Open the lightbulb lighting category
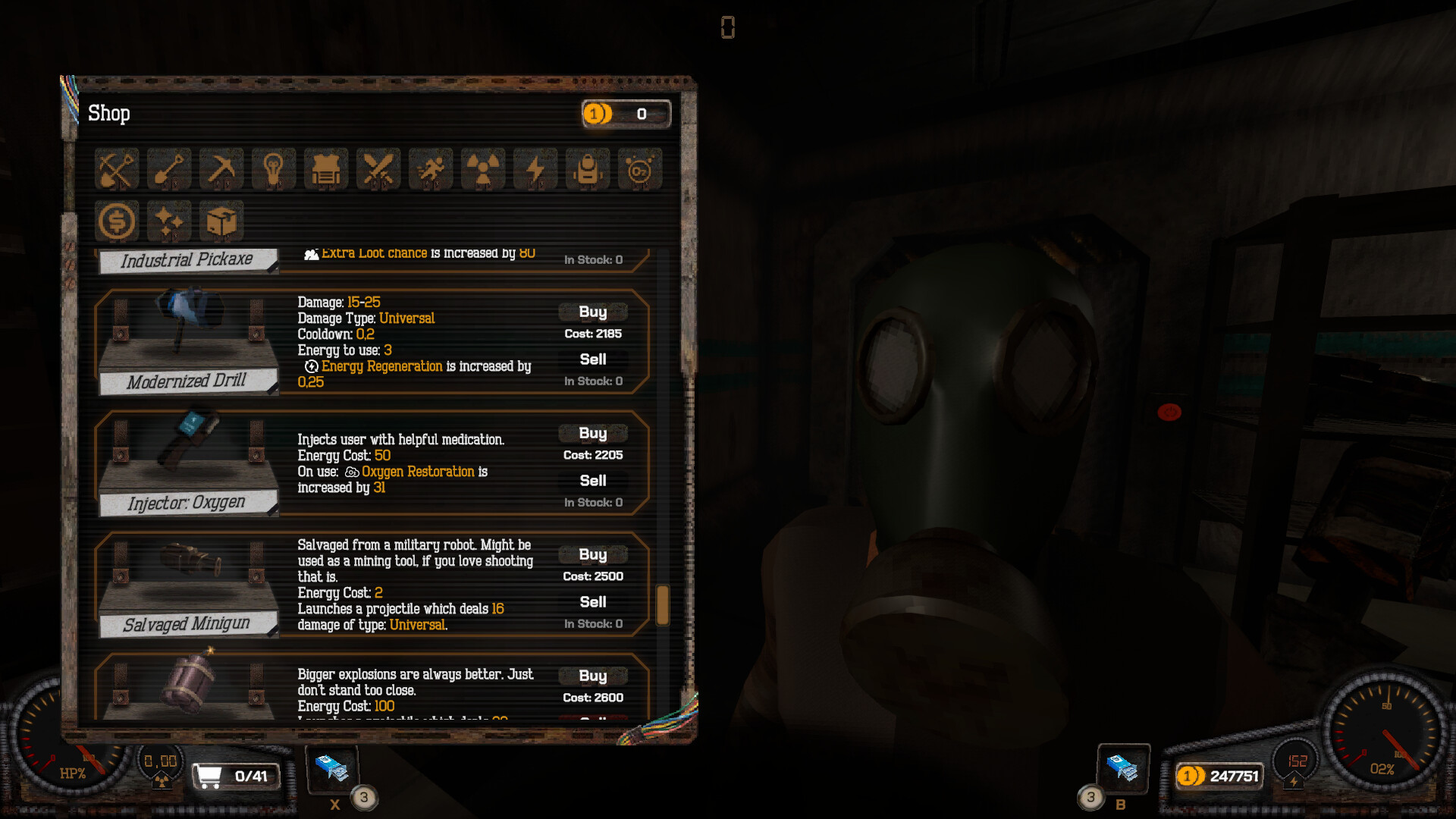1456x819 pixels. coord(273,169)
